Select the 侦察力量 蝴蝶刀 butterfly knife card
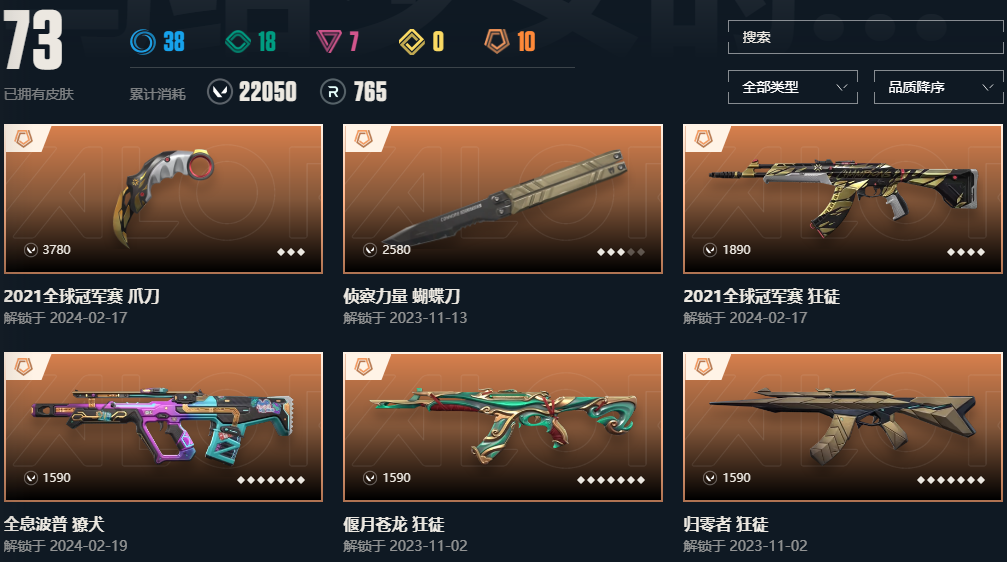 coord(502,199)
